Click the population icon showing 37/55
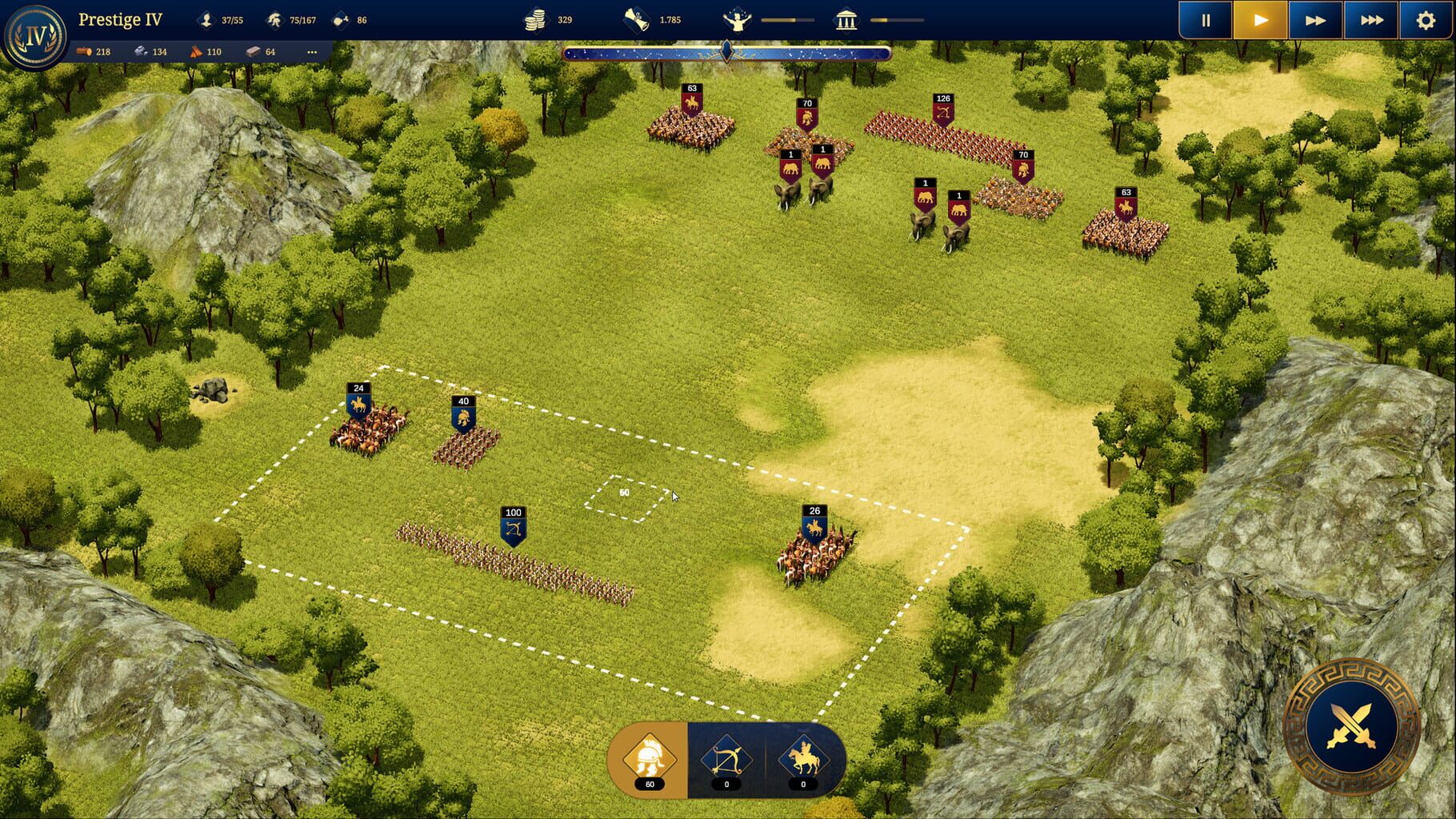 (x=206, y=20)
